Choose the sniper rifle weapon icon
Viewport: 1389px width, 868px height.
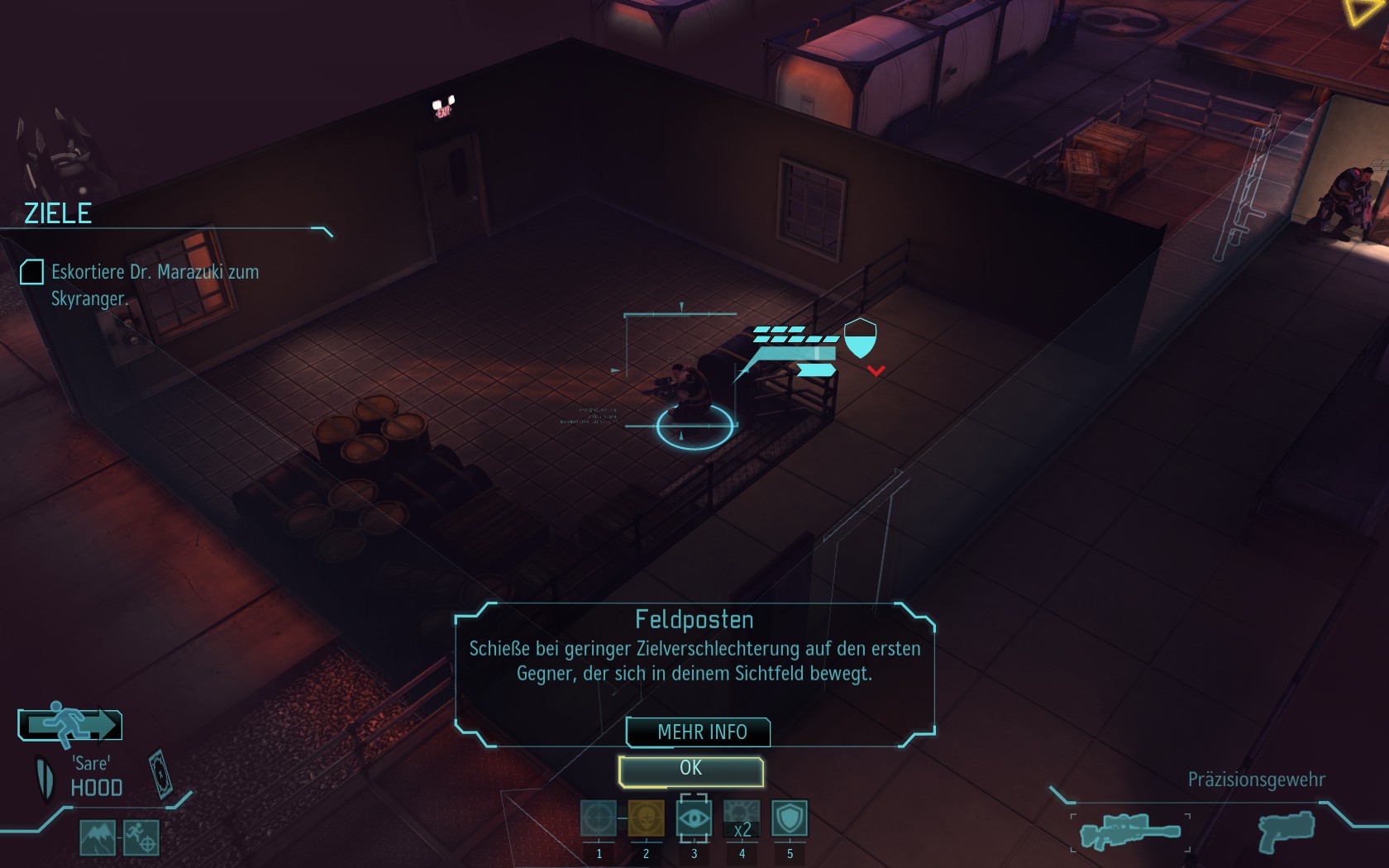pos(1129,832)
